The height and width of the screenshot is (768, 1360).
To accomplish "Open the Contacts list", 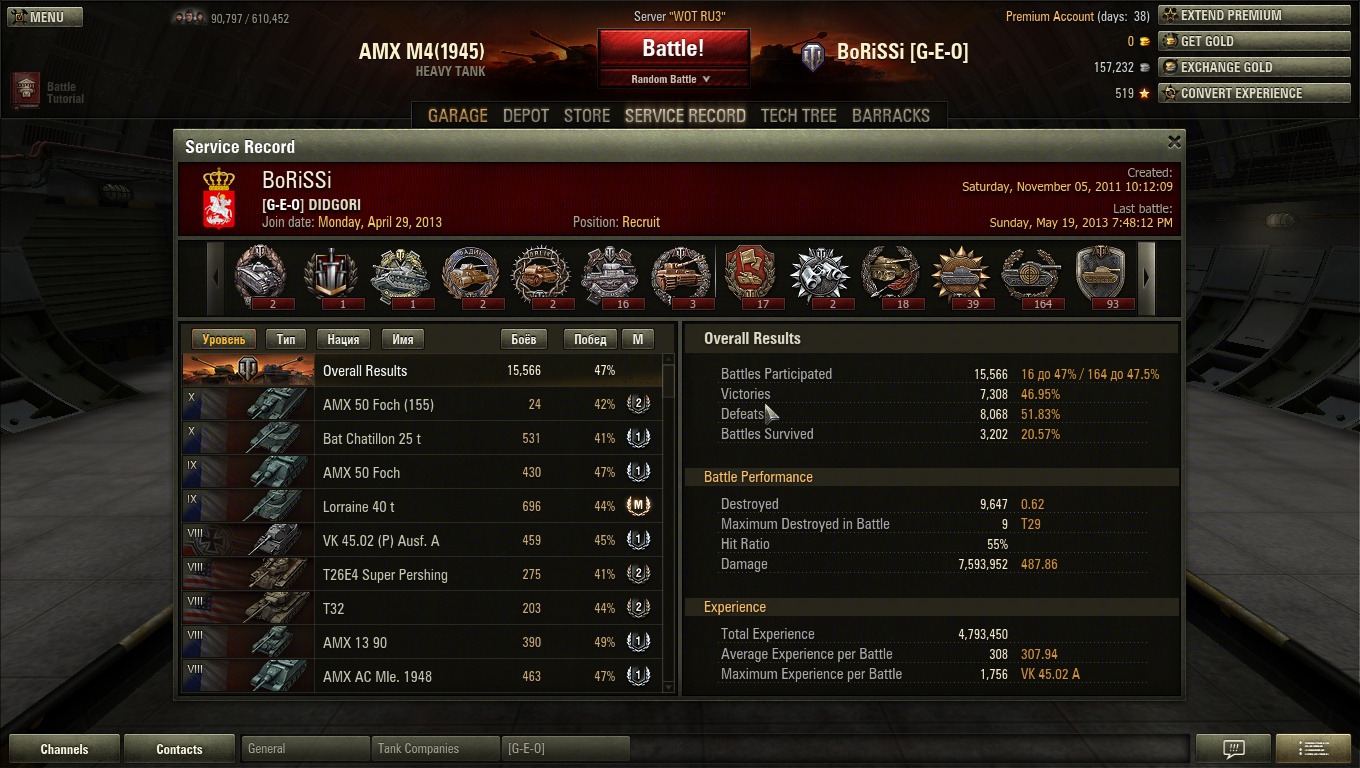I will tap(179, 749).
